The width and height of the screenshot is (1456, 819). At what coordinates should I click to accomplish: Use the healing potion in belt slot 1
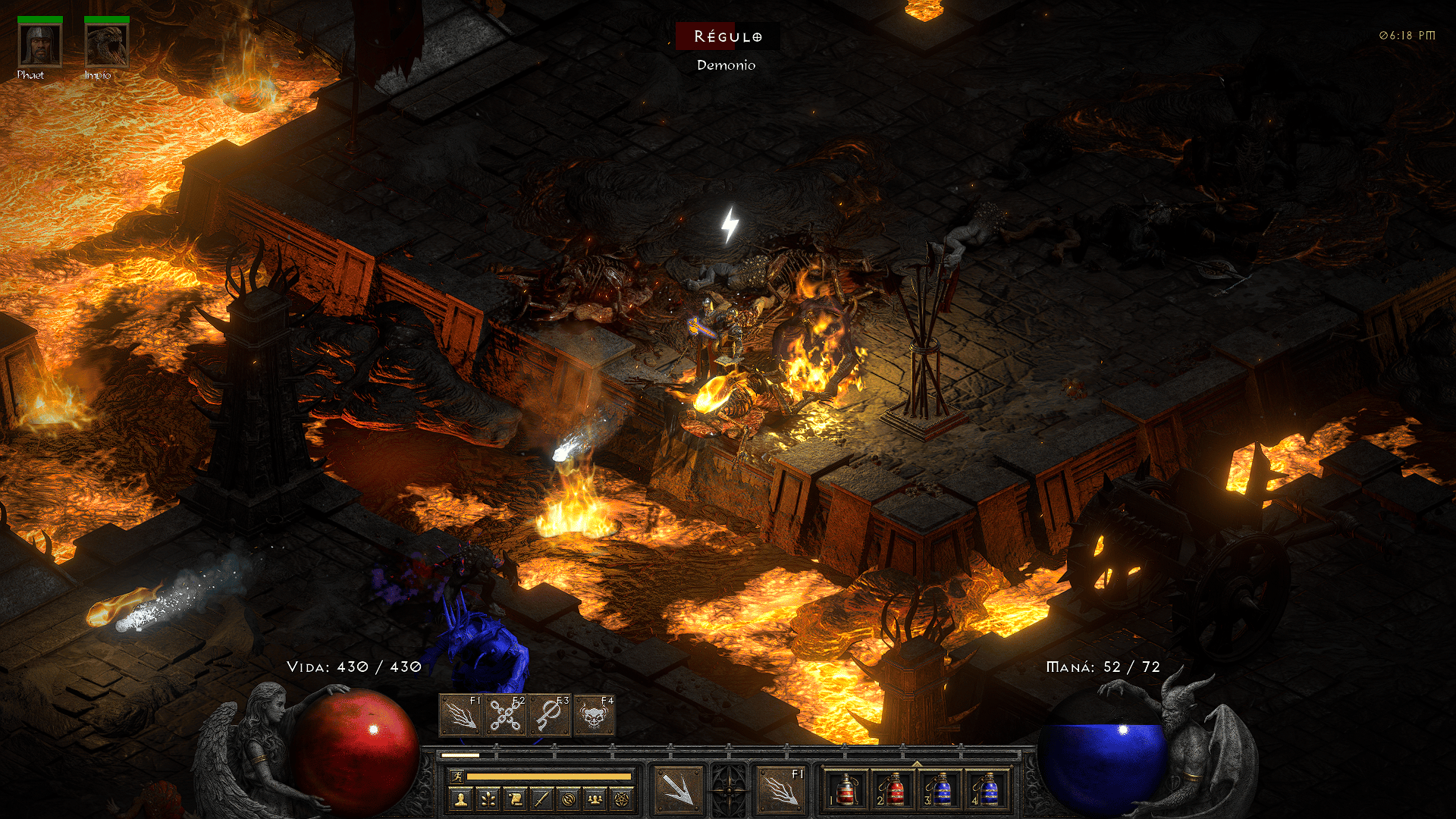846,789
